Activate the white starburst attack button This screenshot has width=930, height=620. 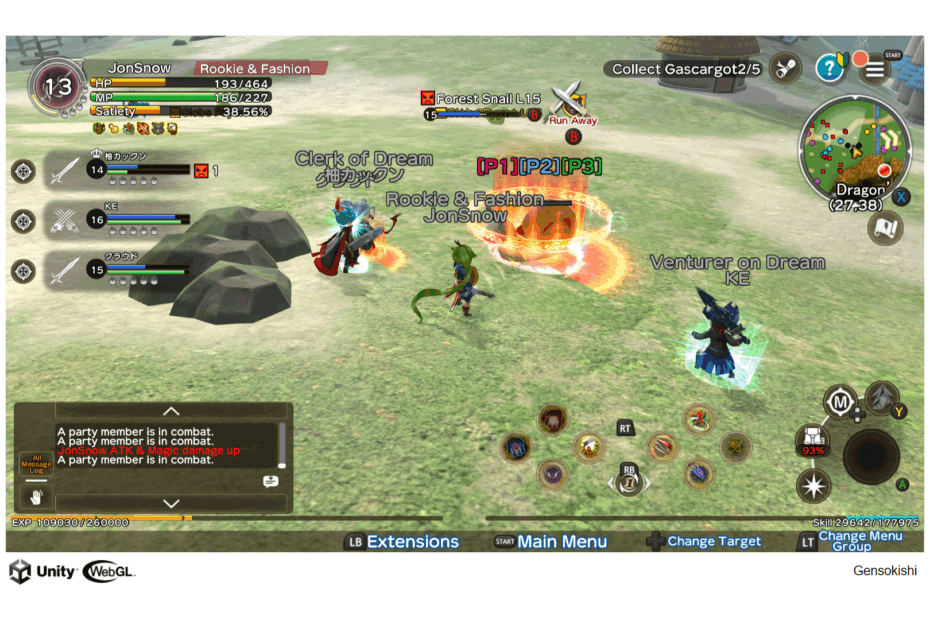tap(813, 487)
